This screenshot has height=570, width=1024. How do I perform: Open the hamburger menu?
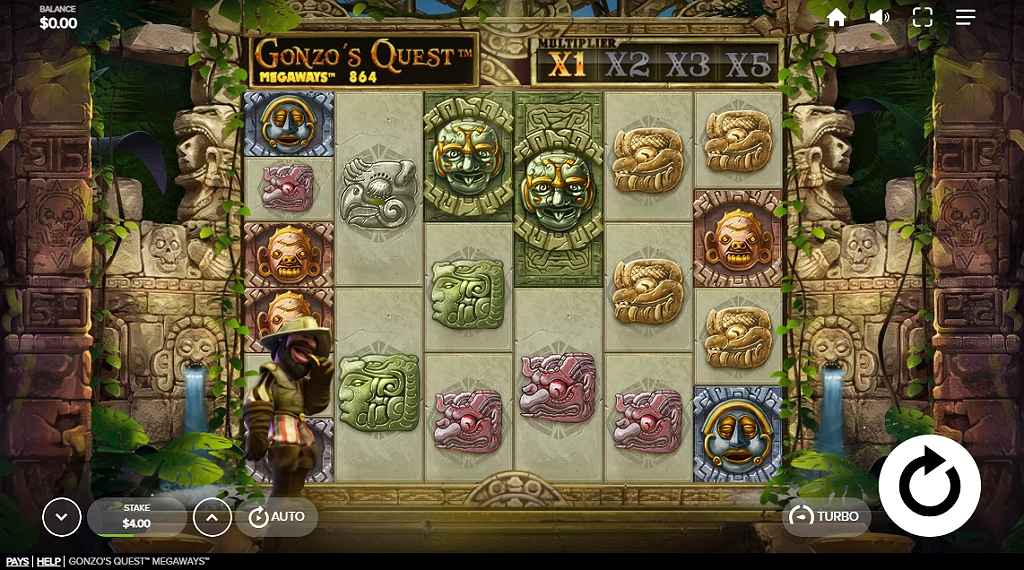965,17
